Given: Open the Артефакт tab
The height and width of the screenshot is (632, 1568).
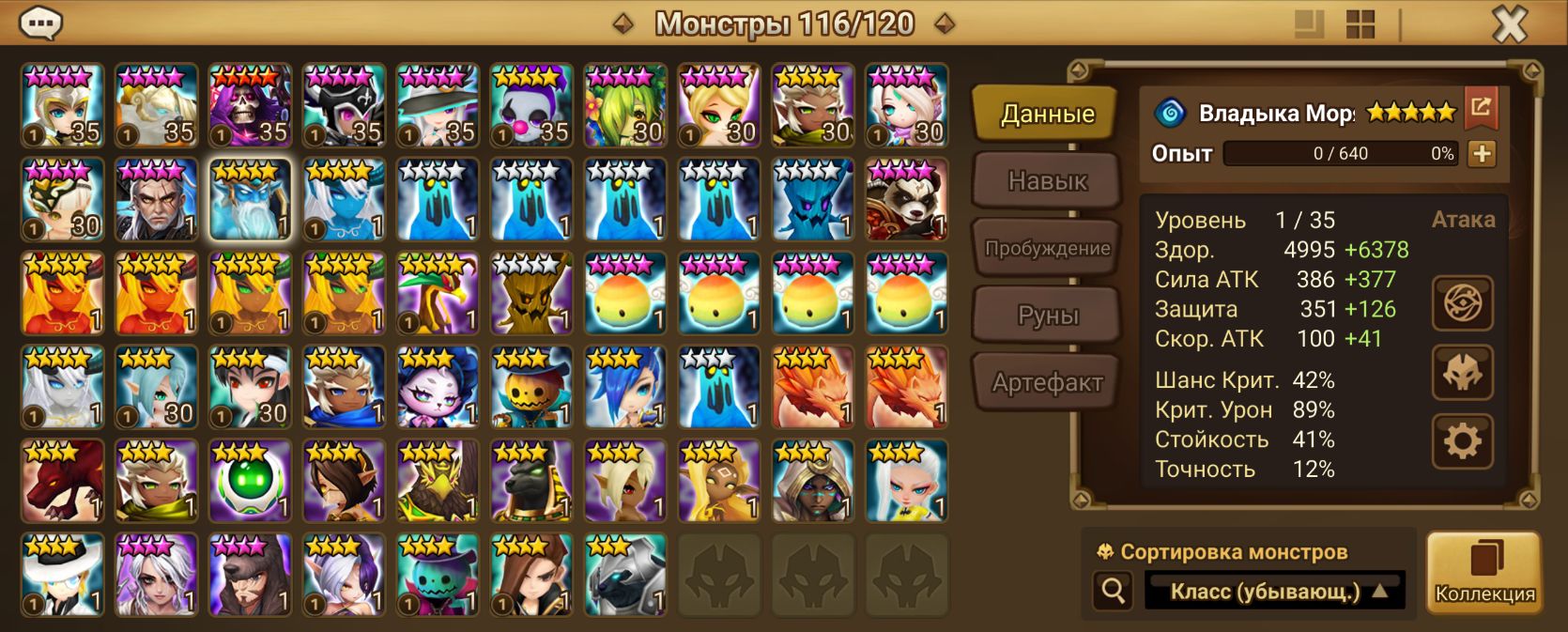Looking at the screenshot, I should tap(1046, 382).
